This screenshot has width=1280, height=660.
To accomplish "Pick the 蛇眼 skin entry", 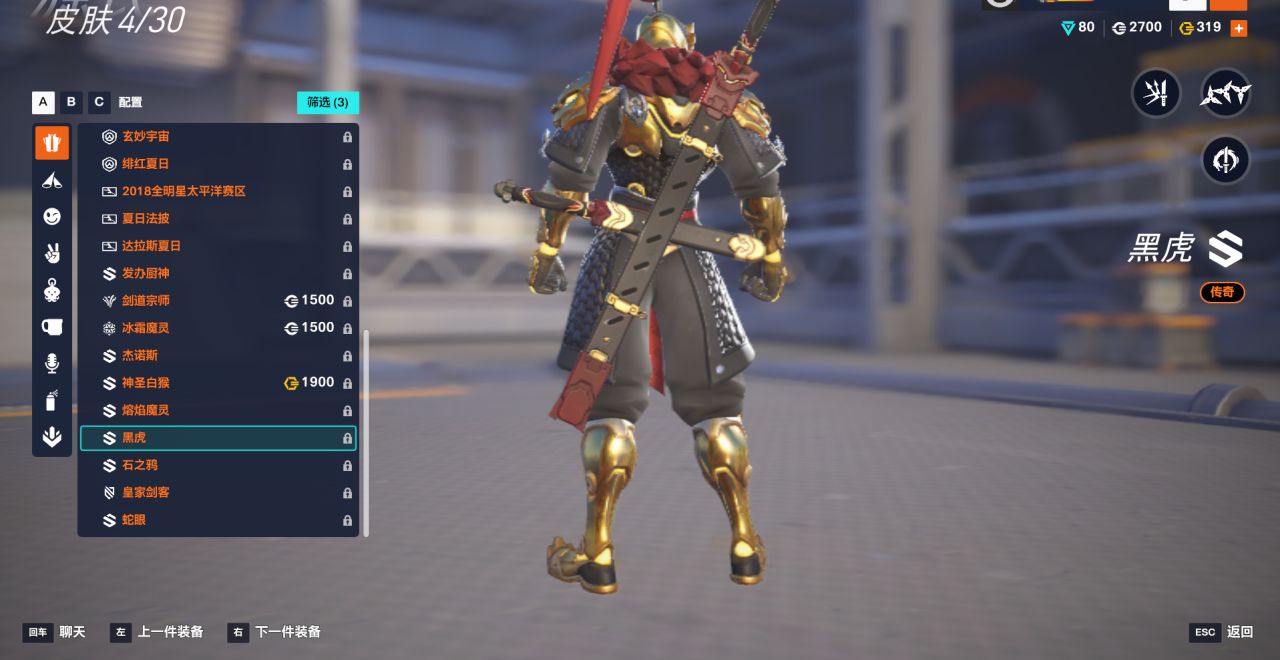I will pyautogui.click(x=218, y=520).
